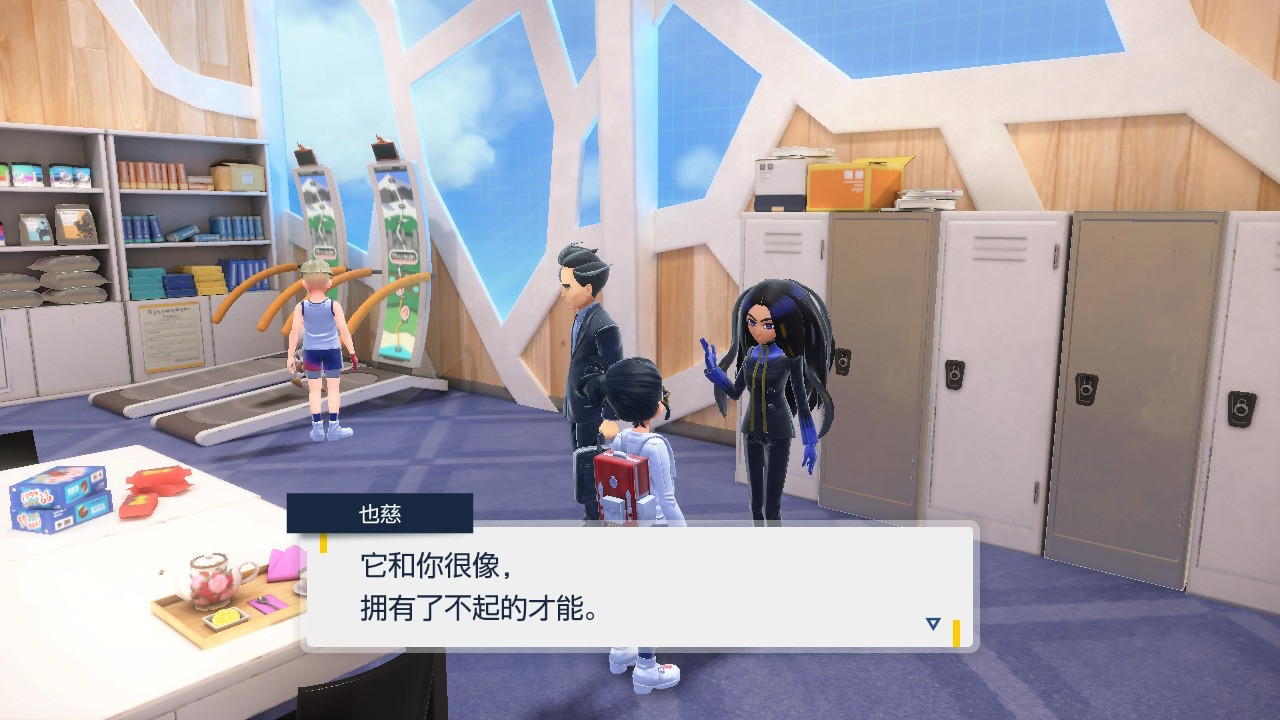Click the notice poster on the wooden wall

[x=173, y=330]
